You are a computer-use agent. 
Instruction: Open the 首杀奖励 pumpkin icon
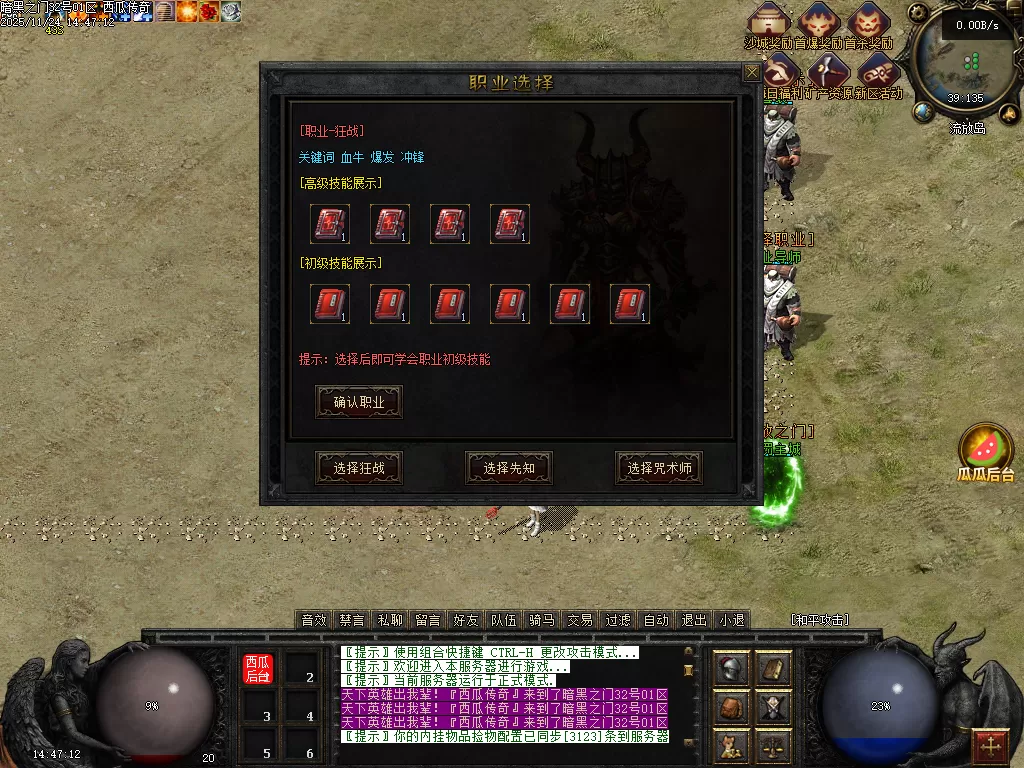[x=868, y=20]
